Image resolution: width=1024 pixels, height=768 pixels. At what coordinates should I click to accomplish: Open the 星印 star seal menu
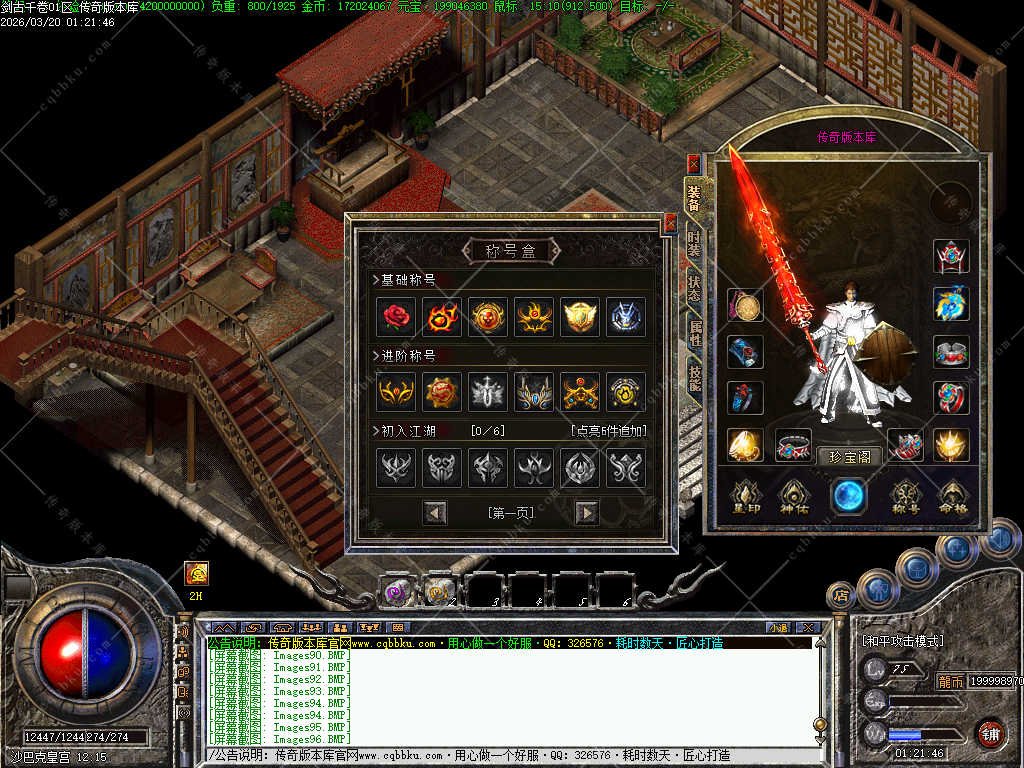(x=746, y=497)
